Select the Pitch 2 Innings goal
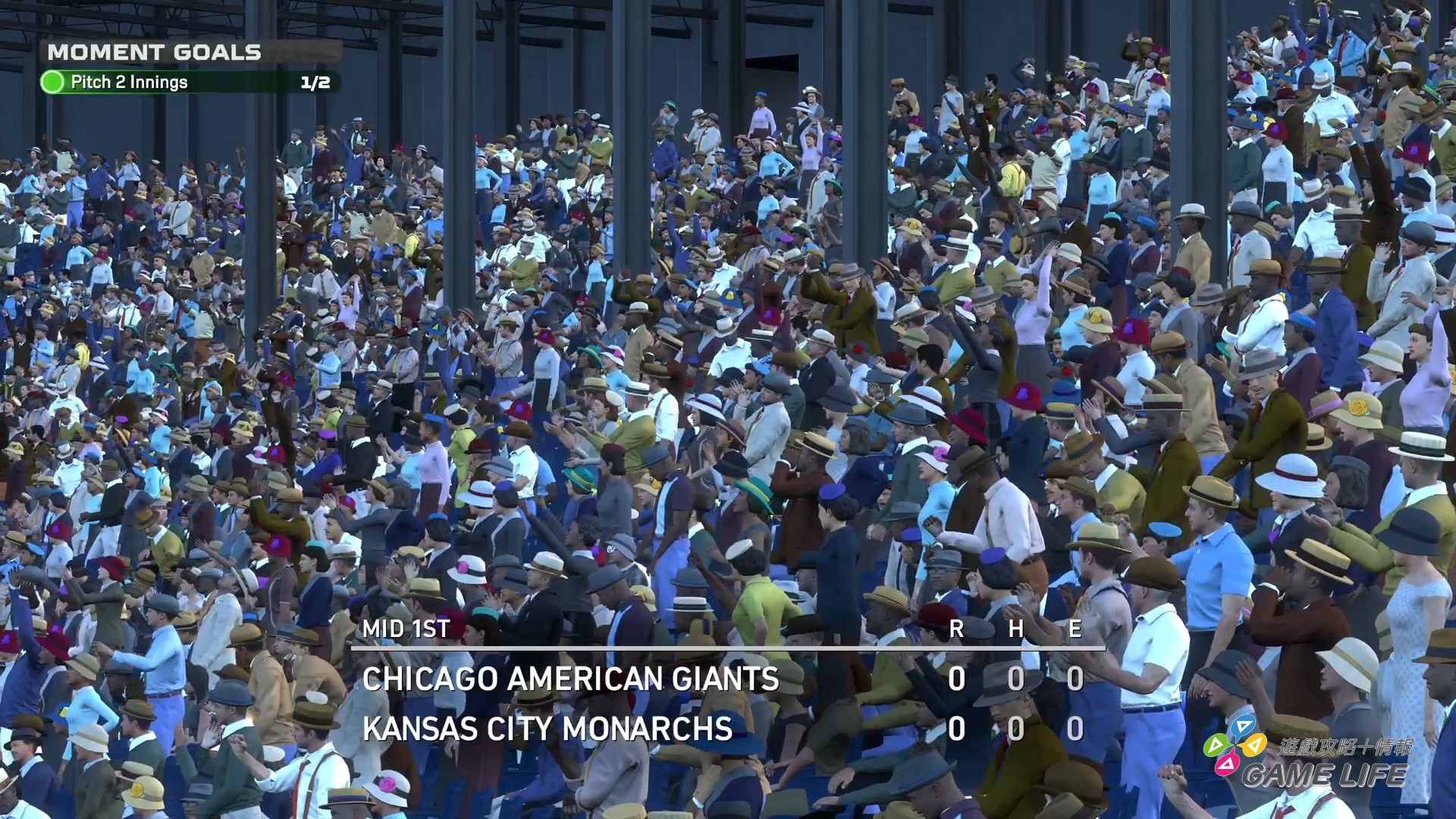This screenshot has width=1456, height=819. tap(129, 83)
